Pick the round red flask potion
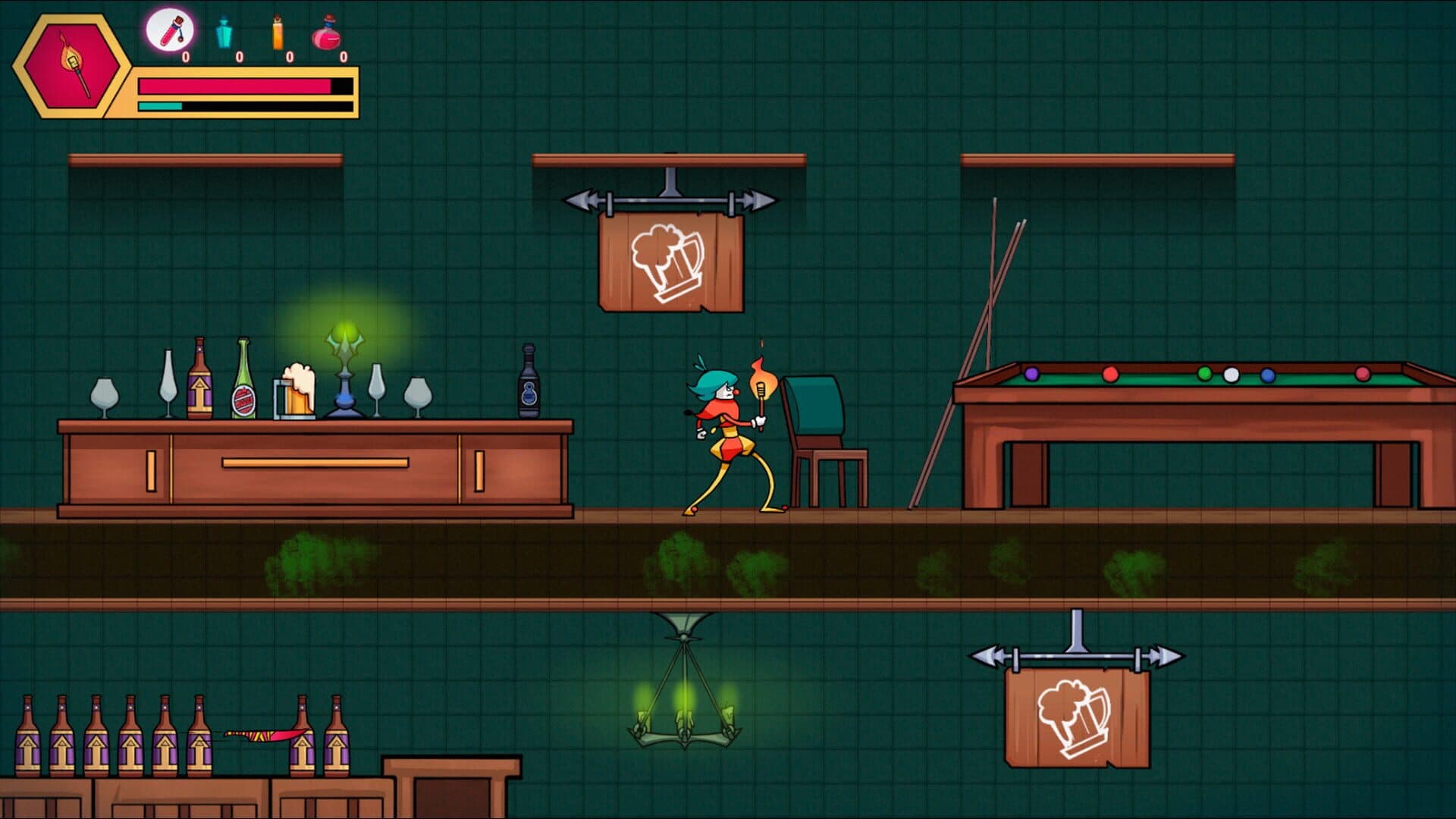This screenshot has height=819, width=1456. click(327, 33)
